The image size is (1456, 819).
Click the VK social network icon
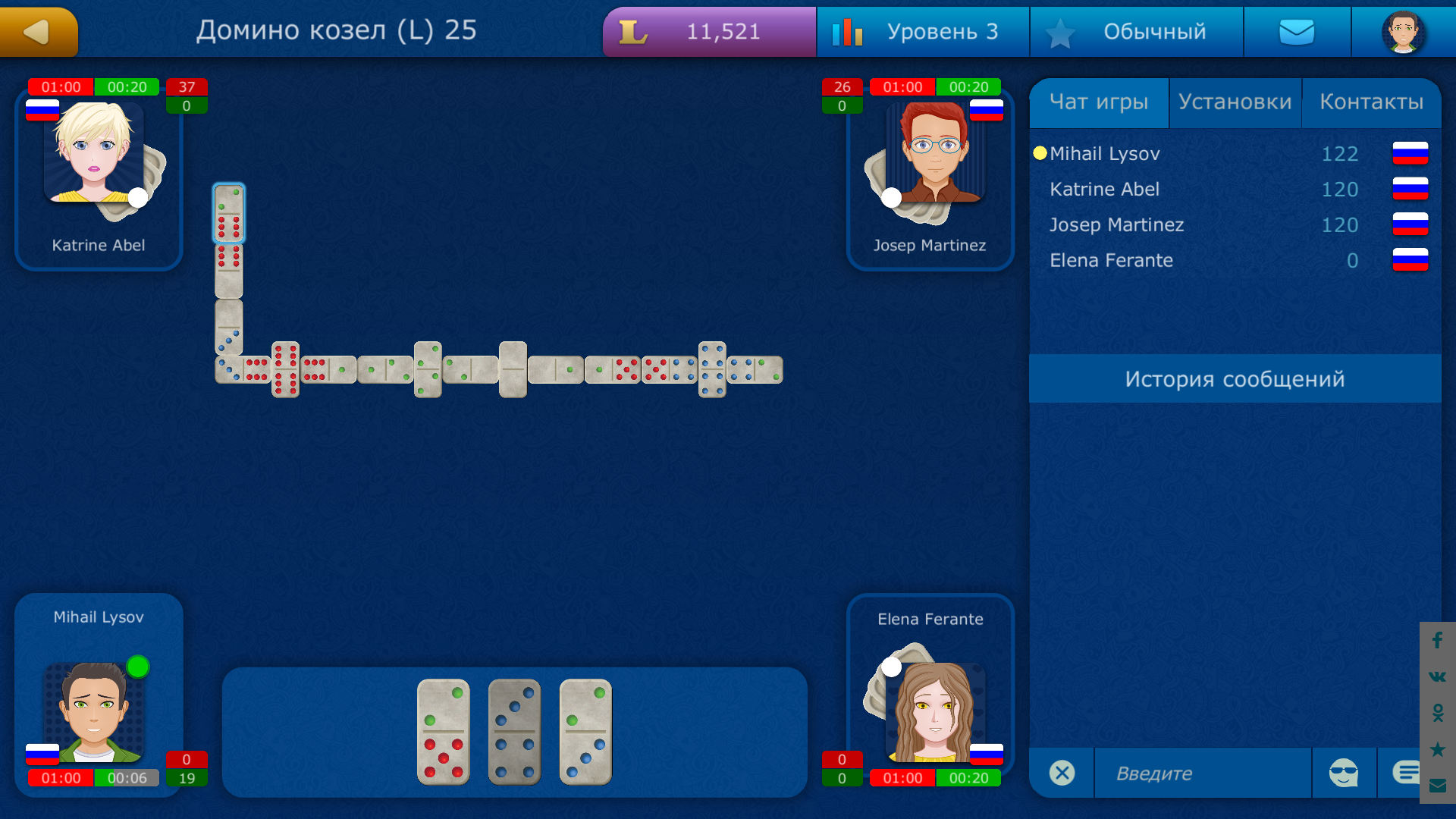pyautogui.click(x=1436, y=675)
